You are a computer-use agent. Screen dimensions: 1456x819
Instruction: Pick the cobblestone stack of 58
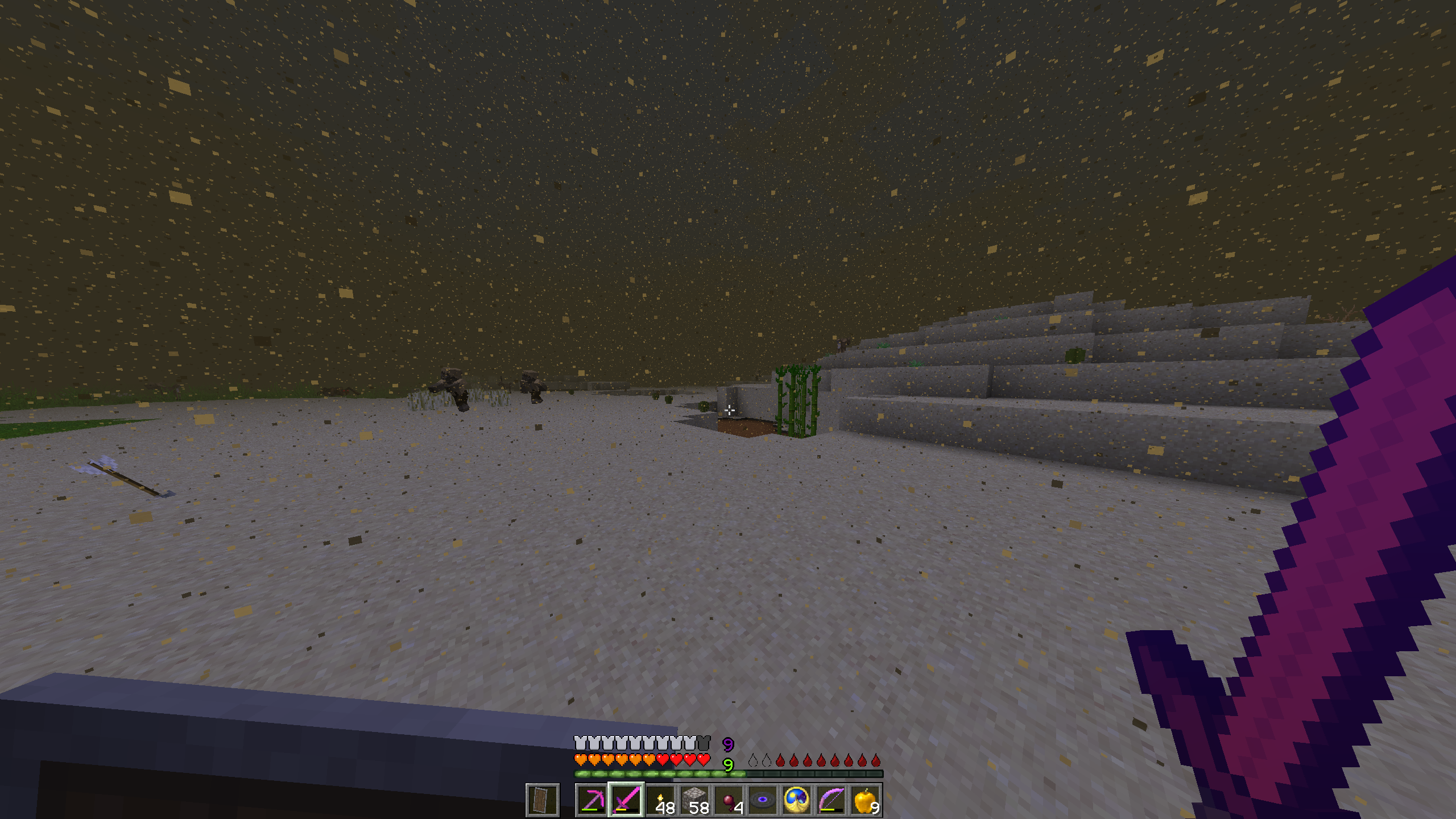[694, 800]
